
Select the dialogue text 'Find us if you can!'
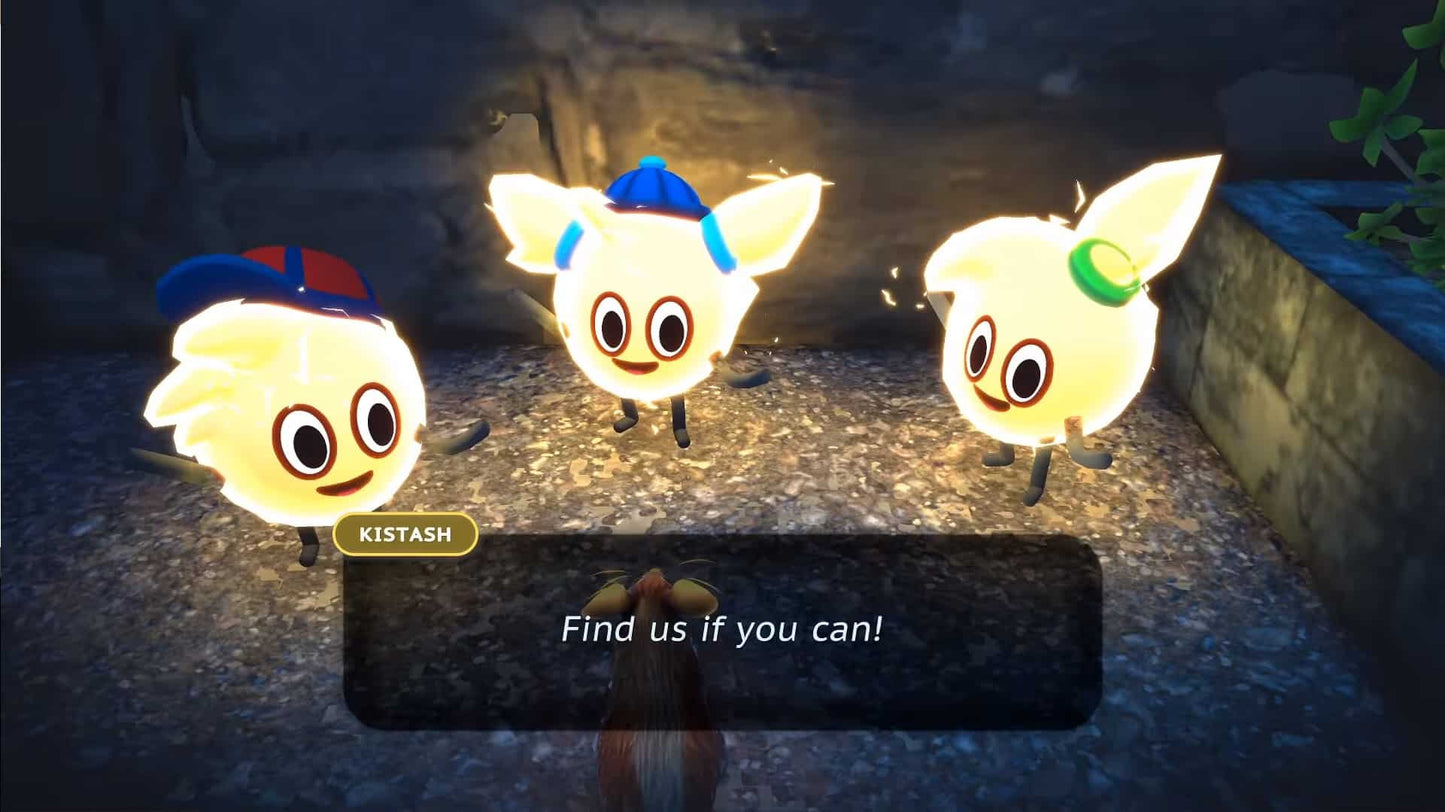[x=722, y=630]
